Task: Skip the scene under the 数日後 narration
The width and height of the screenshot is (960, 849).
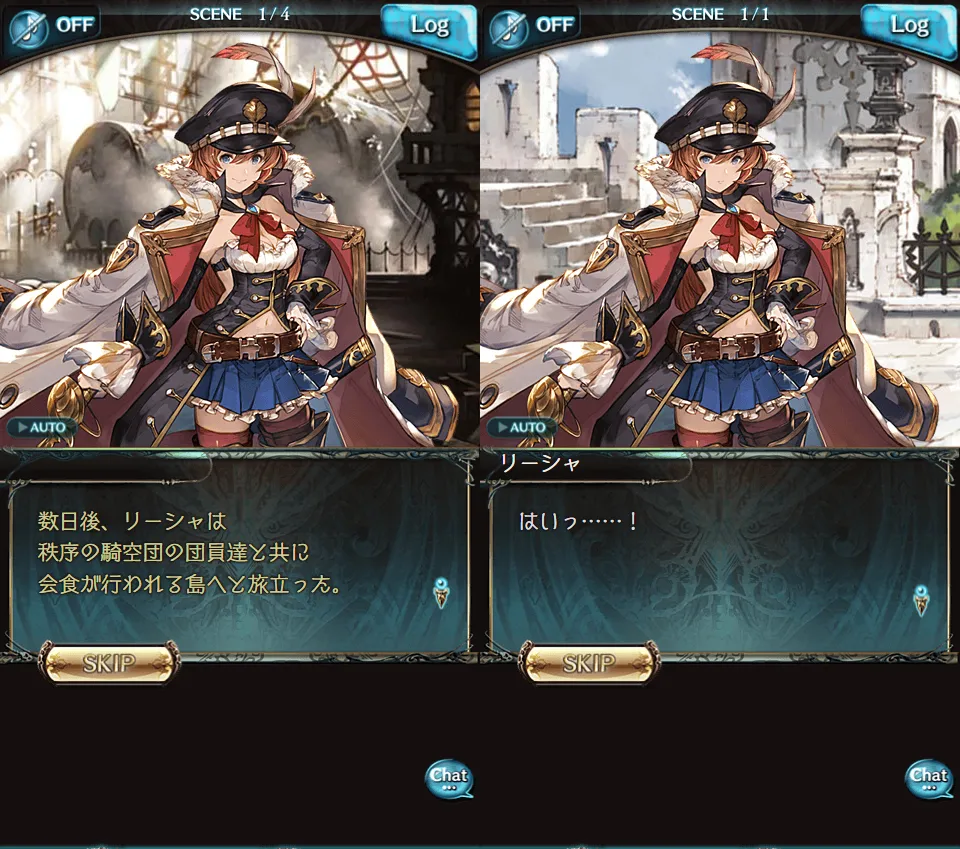Action: tap(109, 662)
